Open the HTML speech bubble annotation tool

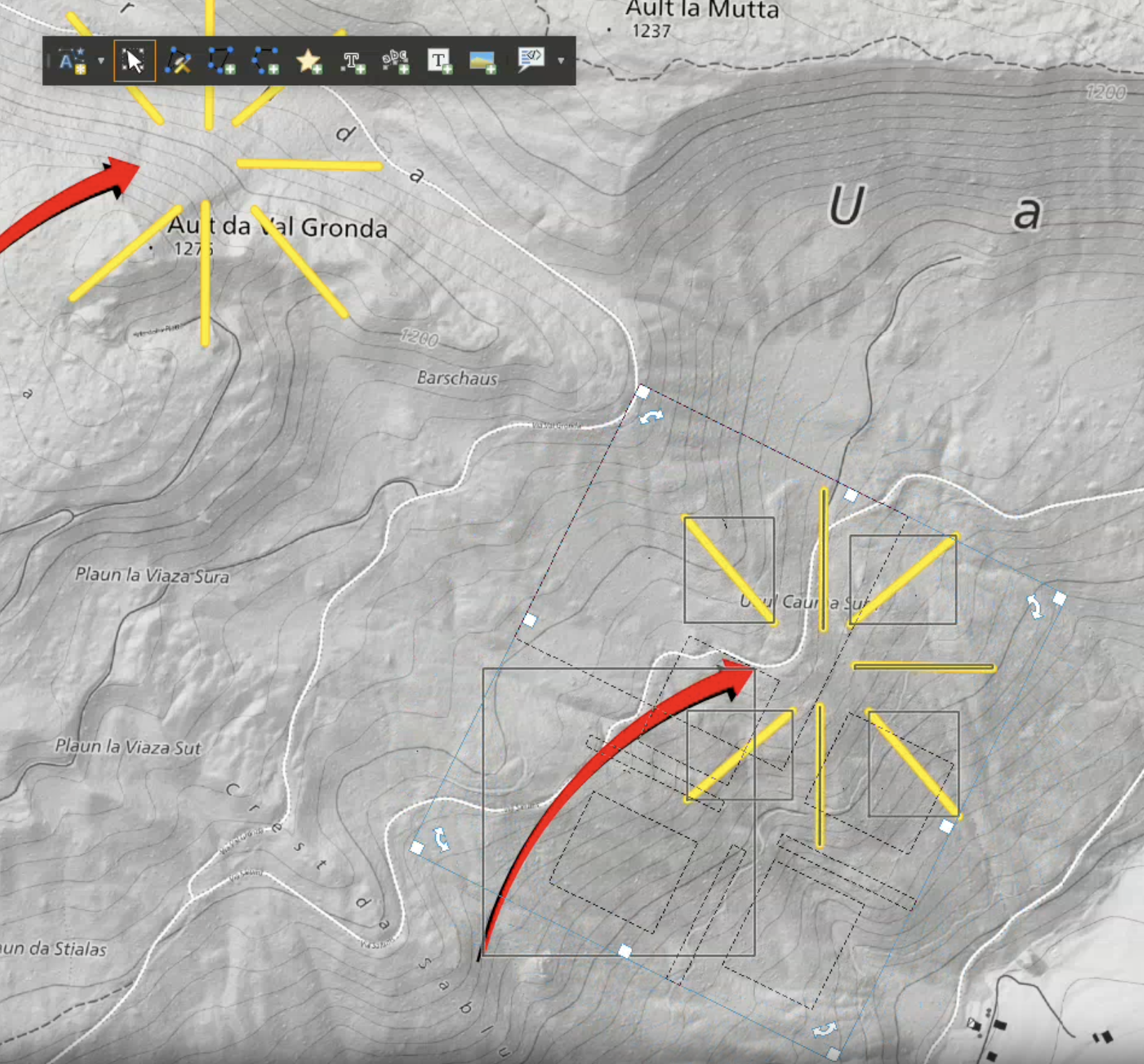click(x=531, y=59)
